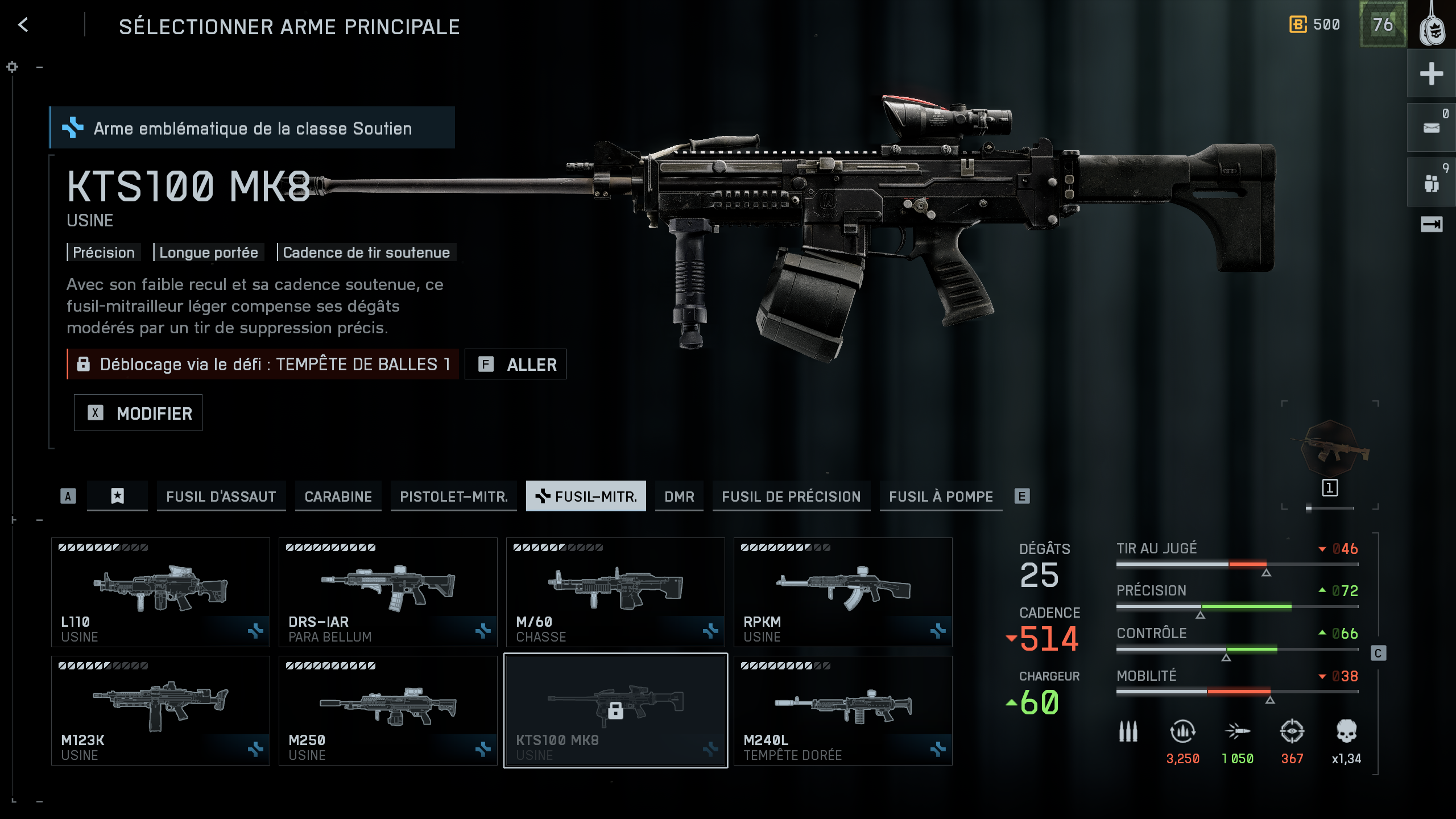
Task: Select the Pistolet-mitr. category tab
Action: click(x=453, y=497)
